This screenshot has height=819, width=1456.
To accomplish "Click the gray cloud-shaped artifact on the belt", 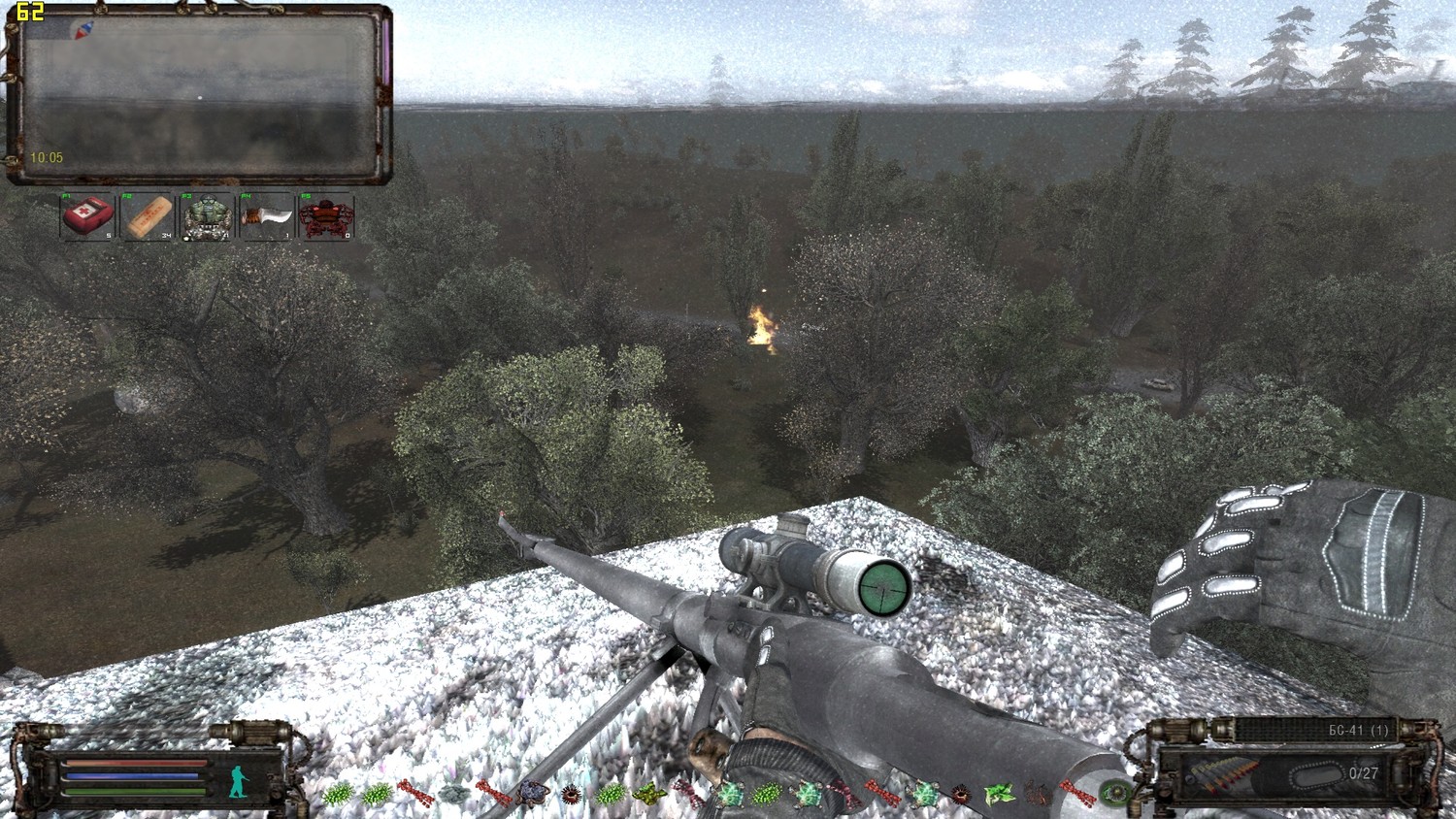I will coord(453,795).
